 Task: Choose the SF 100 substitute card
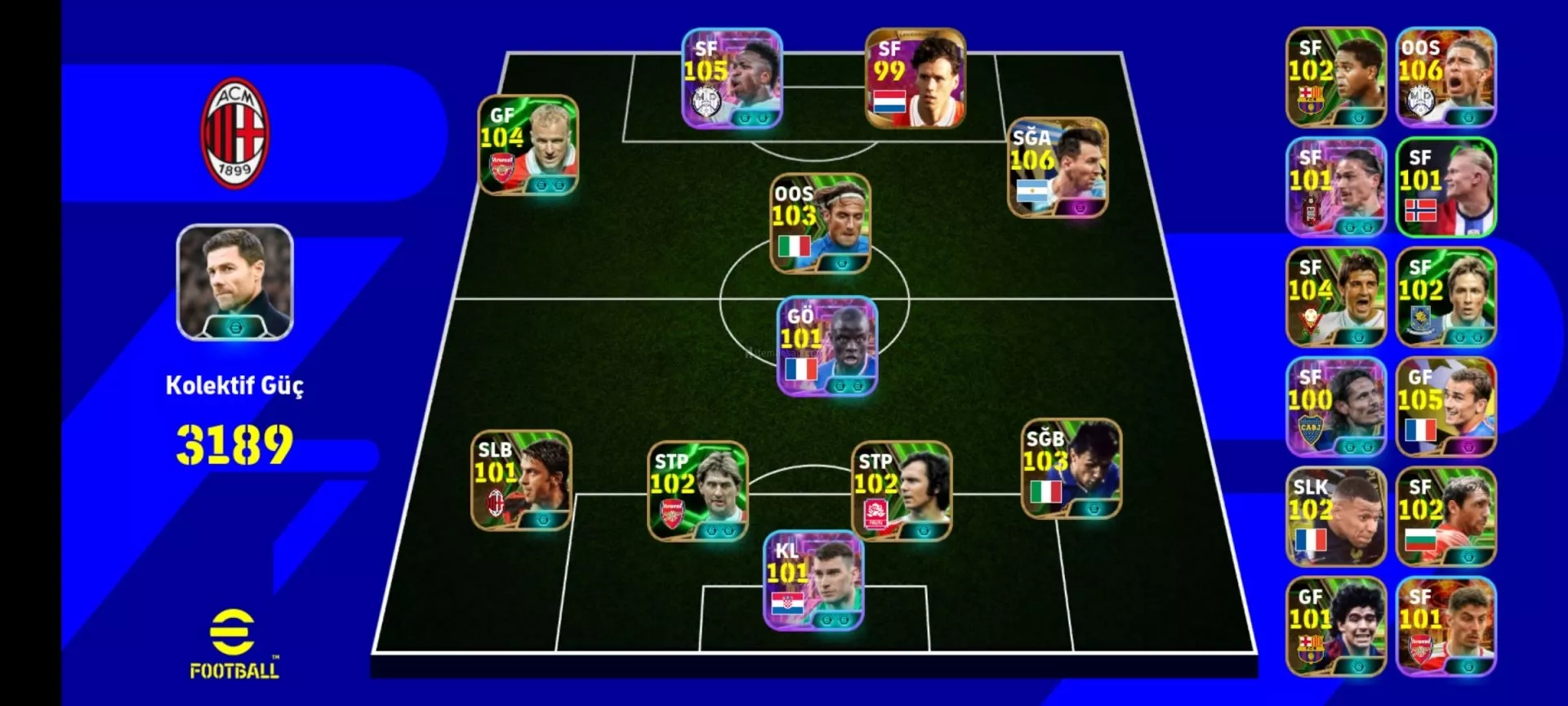tap(1336, 407)
